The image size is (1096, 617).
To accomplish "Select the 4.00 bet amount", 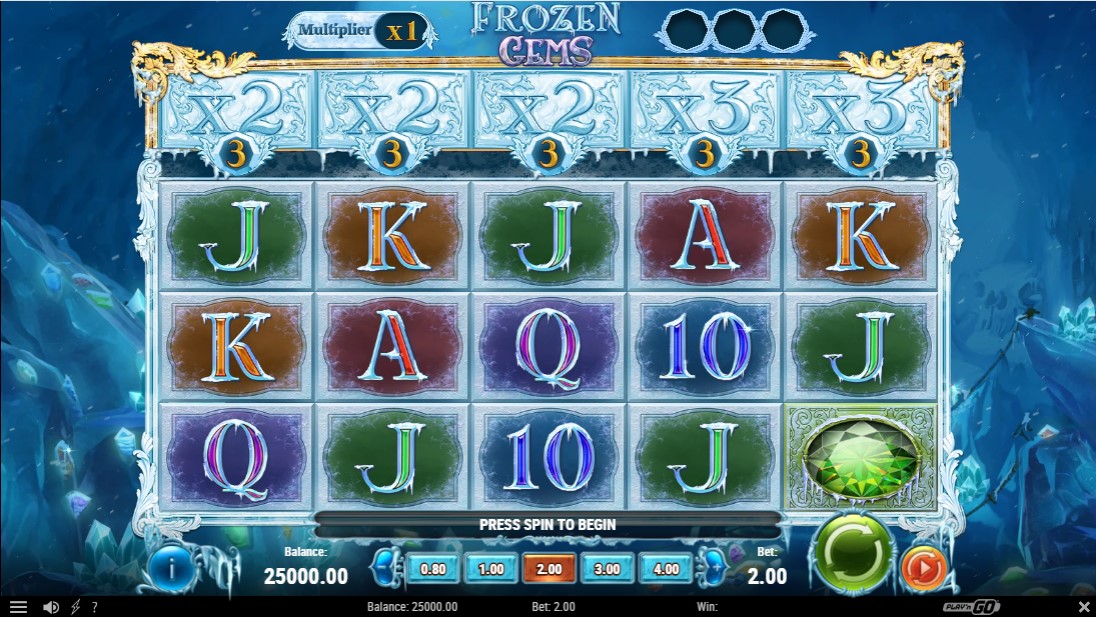I will click(665, 569).
